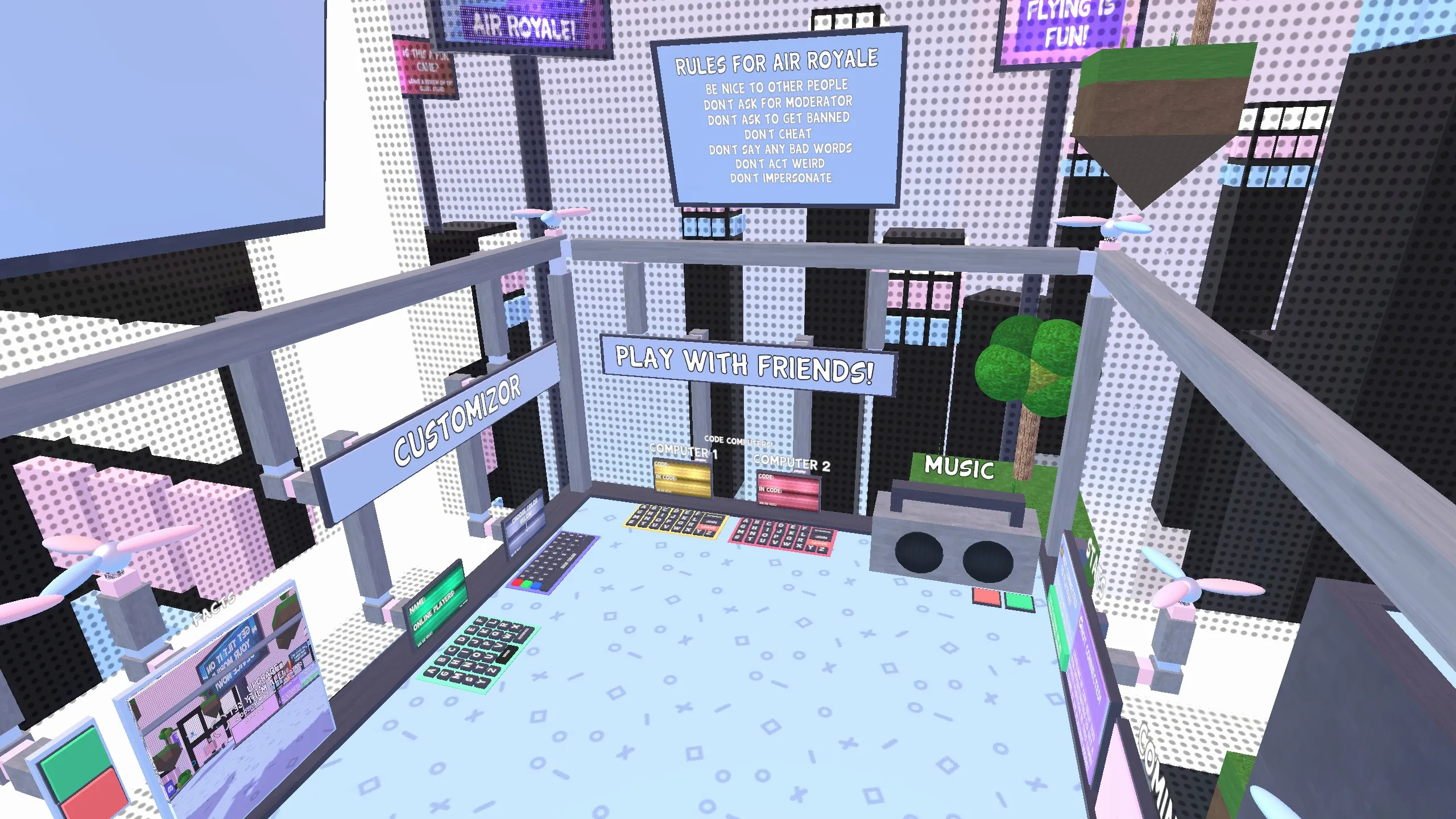Pick the red swatch on the Customizor color keypad
The image size is (1456, 819).
pyautogui.click(x=517, y=582)
